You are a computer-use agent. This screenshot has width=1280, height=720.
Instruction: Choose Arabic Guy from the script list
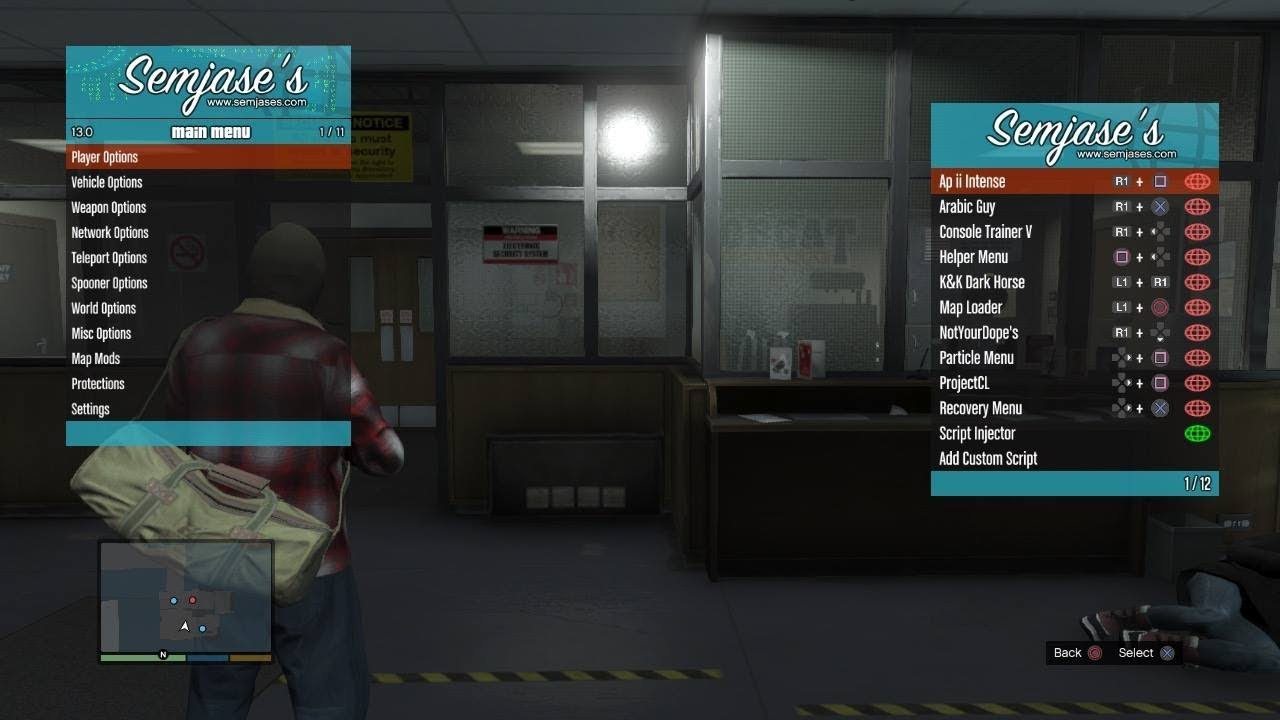pyautogui.click(x=967, y=207)
